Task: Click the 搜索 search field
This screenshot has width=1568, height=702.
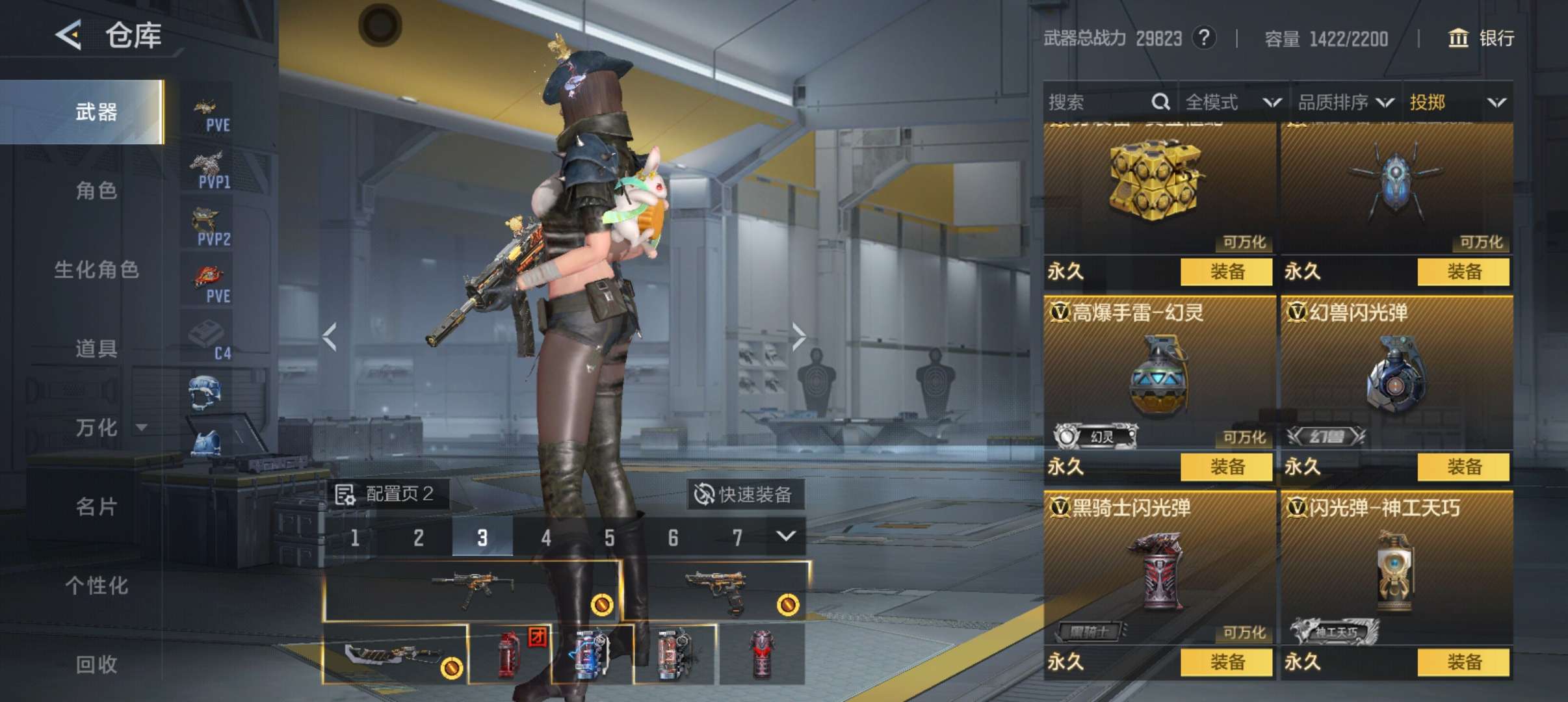Action: [1099, 102]
